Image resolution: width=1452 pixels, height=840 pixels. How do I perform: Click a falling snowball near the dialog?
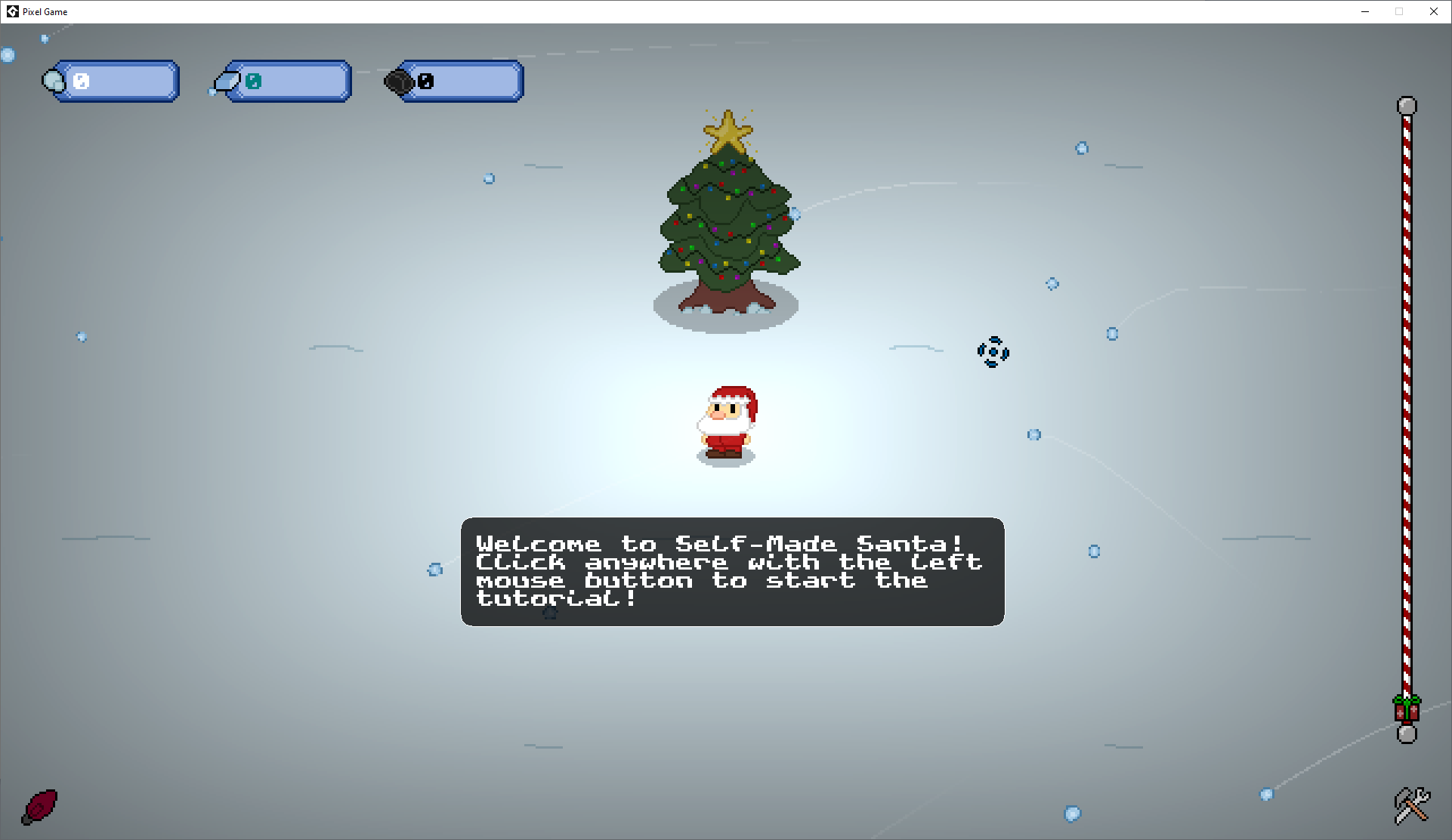click(x=435, y=570)
